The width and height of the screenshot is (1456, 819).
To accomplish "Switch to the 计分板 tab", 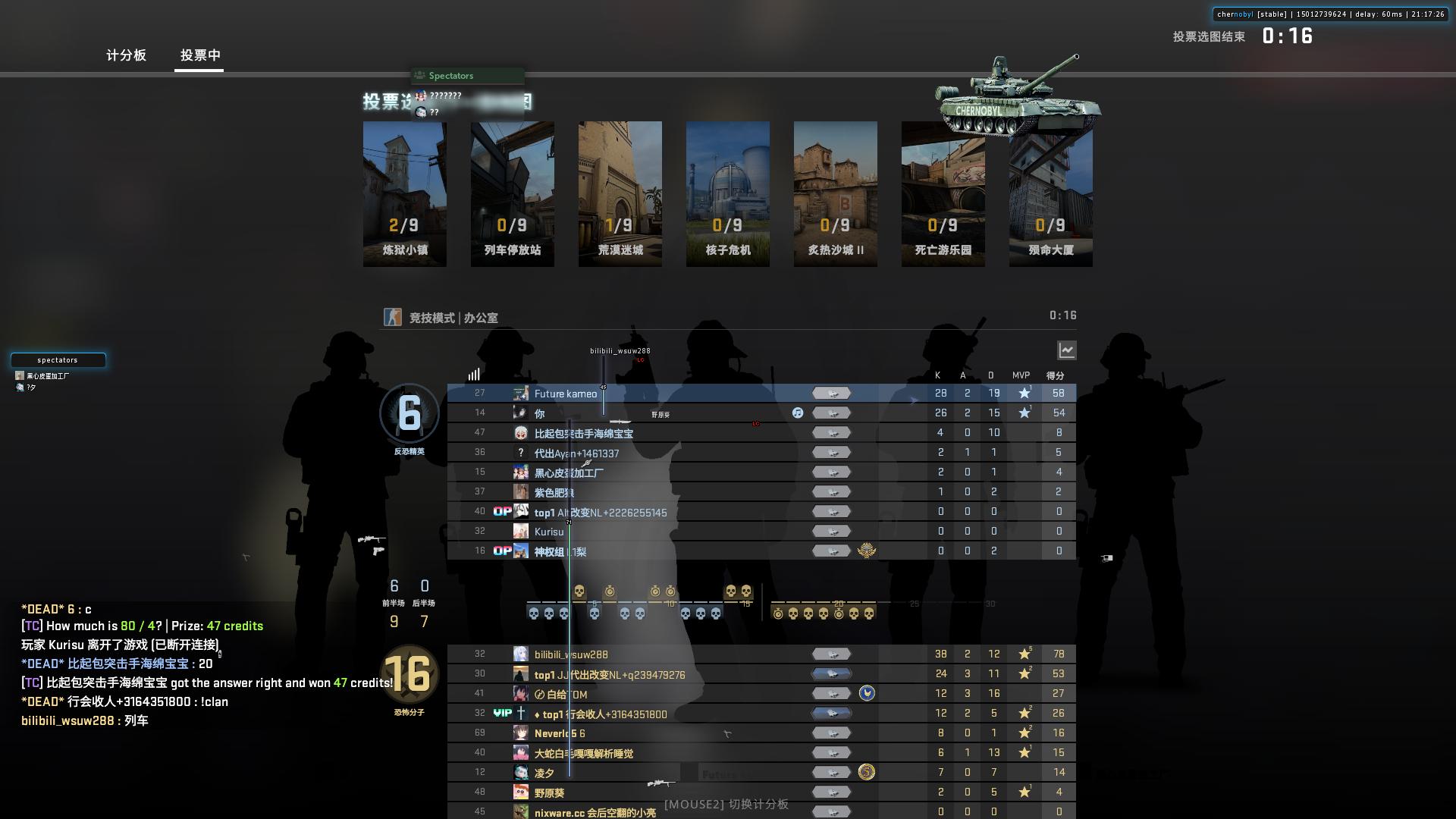I will [x=126, y=55].
